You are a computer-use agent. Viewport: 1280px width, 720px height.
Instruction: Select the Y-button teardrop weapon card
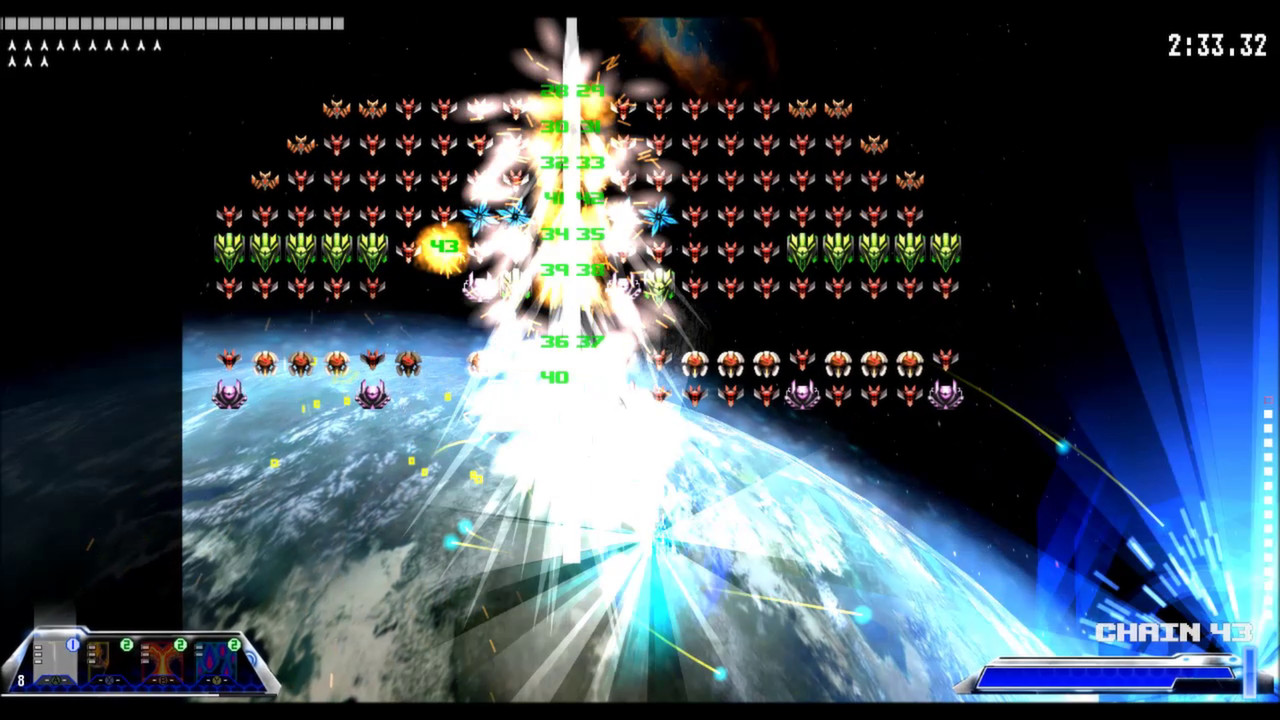212,660
